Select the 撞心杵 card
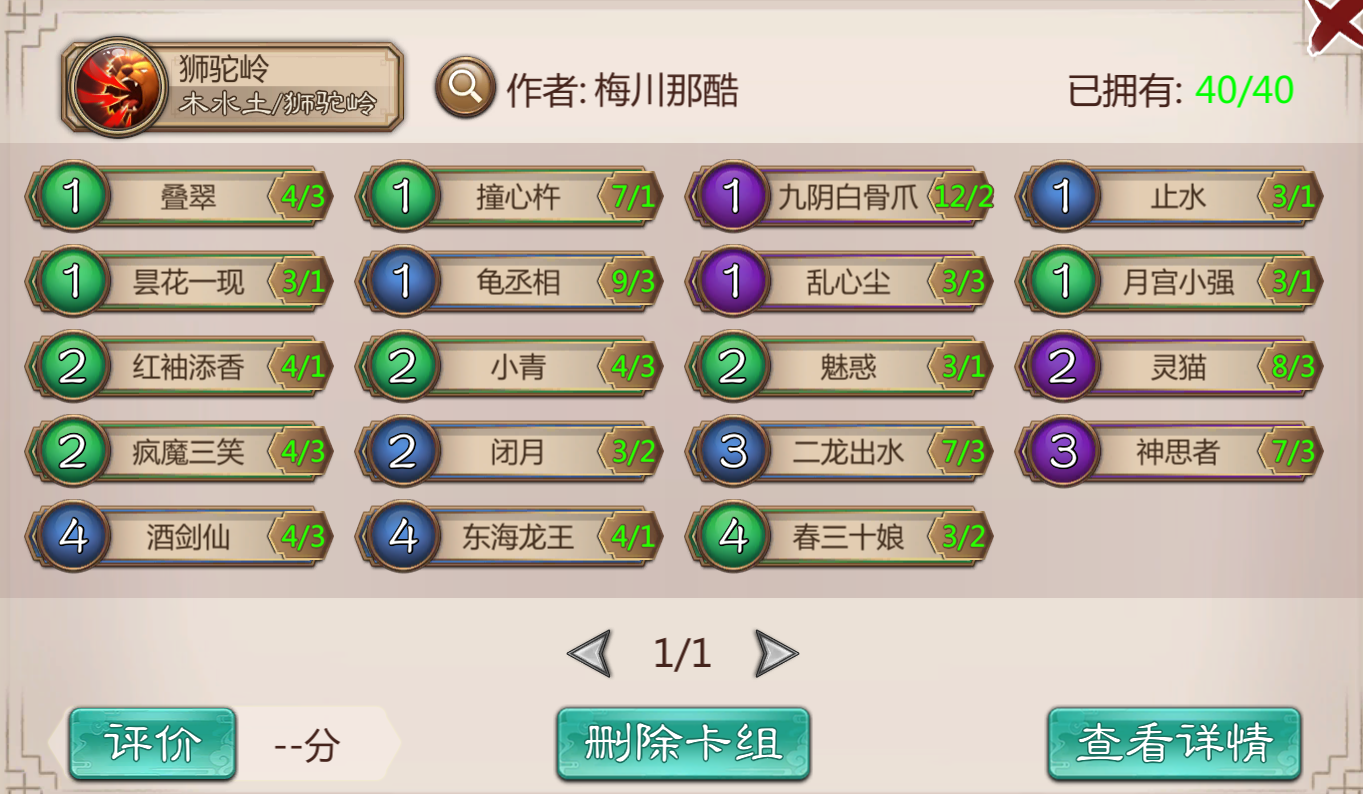Screen dimensions: 1363x794 pyautogui.click(x=510, y=196)
